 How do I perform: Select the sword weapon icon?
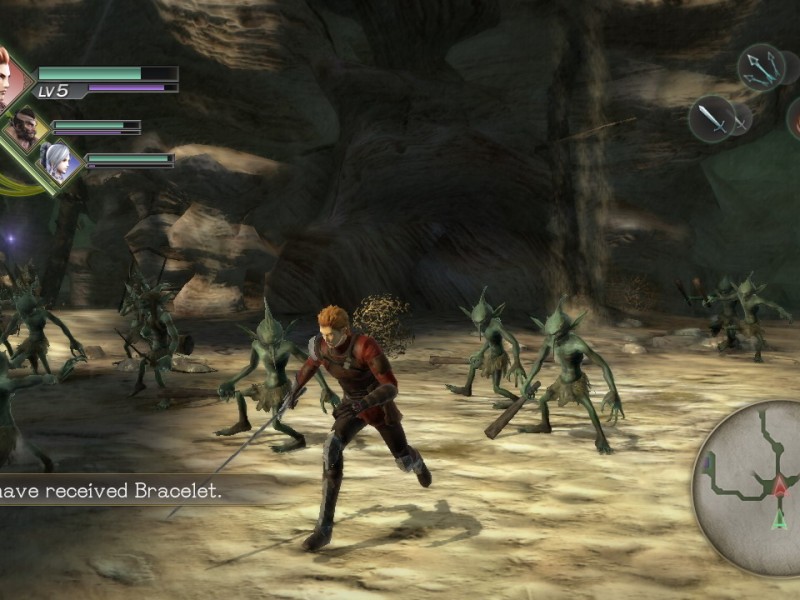[712, 118]
